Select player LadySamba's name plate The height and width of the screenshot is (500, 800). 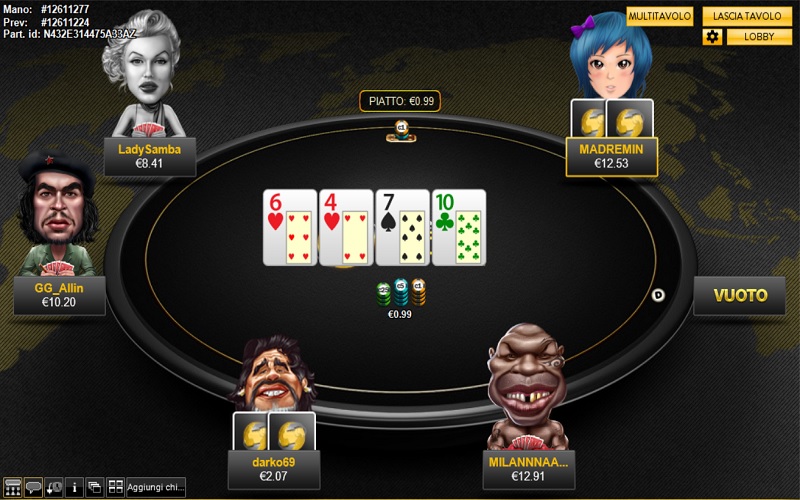[149, 156]
